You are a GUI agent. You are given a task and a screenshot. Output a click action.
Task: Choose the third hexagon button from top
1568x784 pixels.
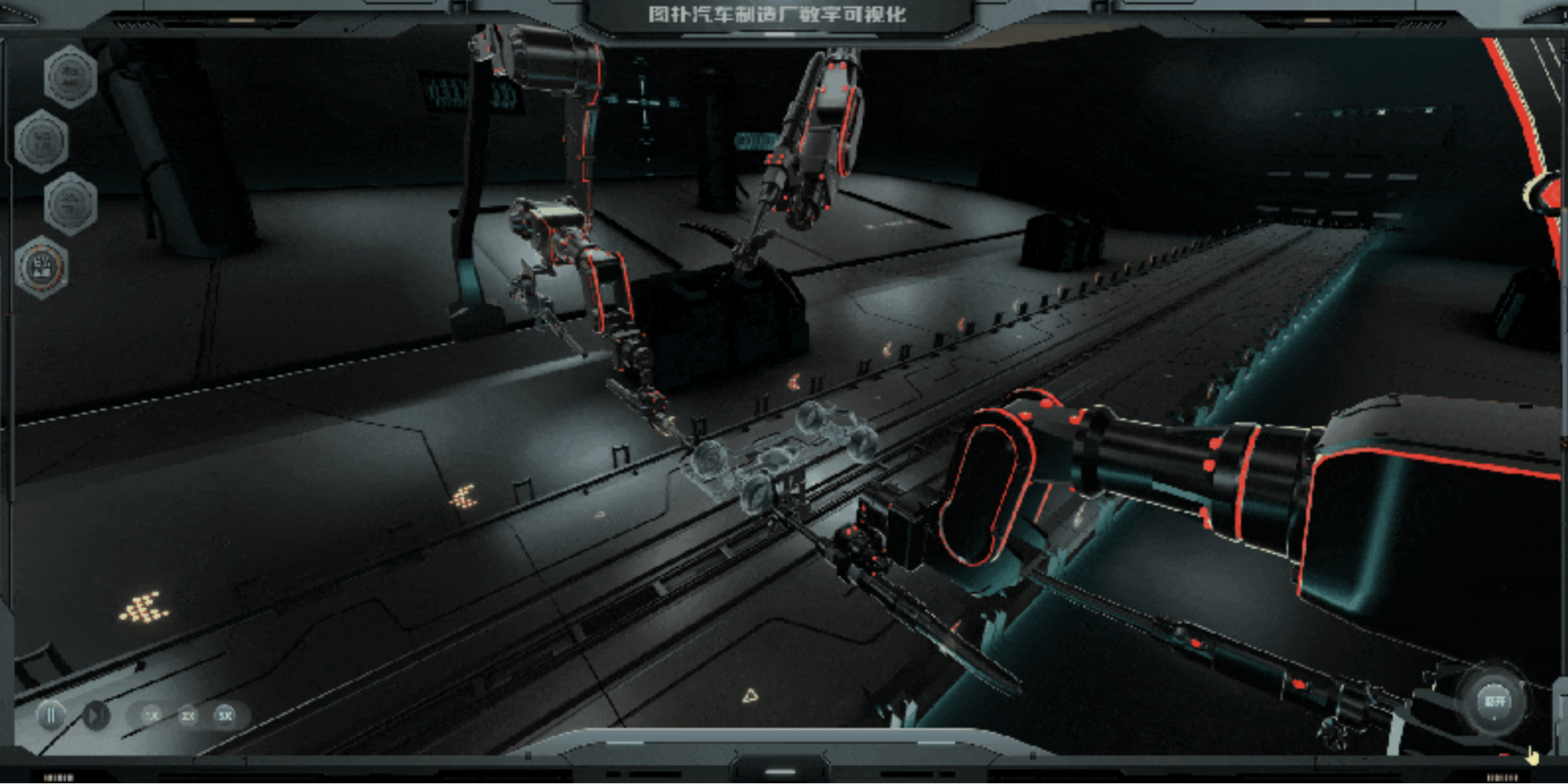[70, 203]
